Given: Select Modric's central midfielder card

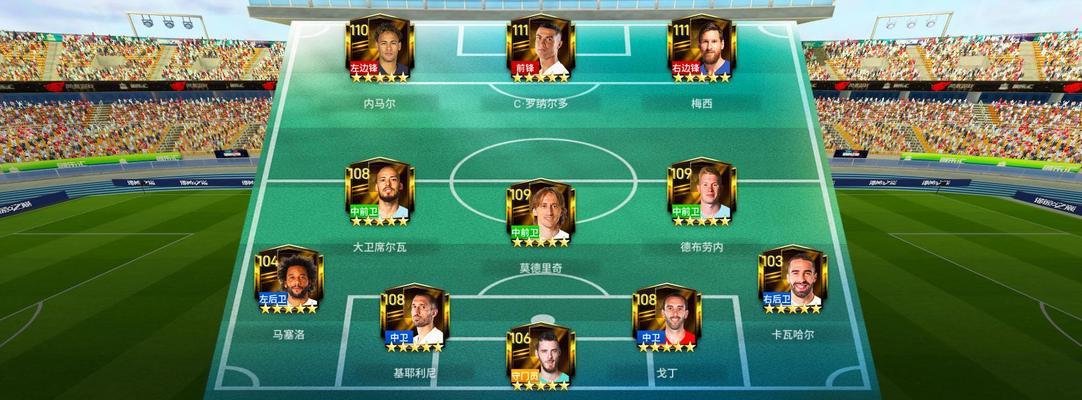Looking at the screenshot, I should 540,213.
